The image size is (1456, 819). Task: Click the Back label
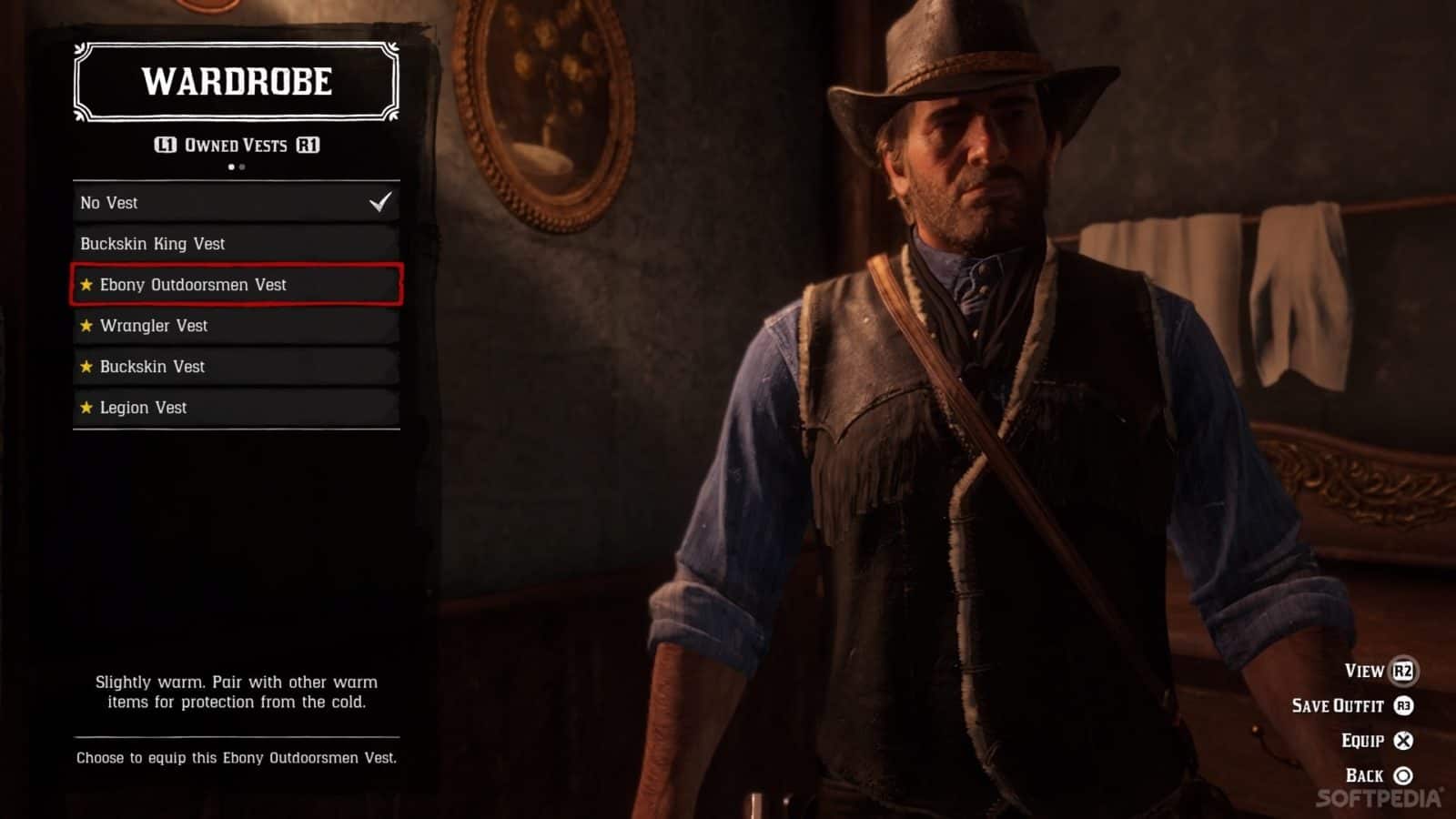(x=1365, y=774)
